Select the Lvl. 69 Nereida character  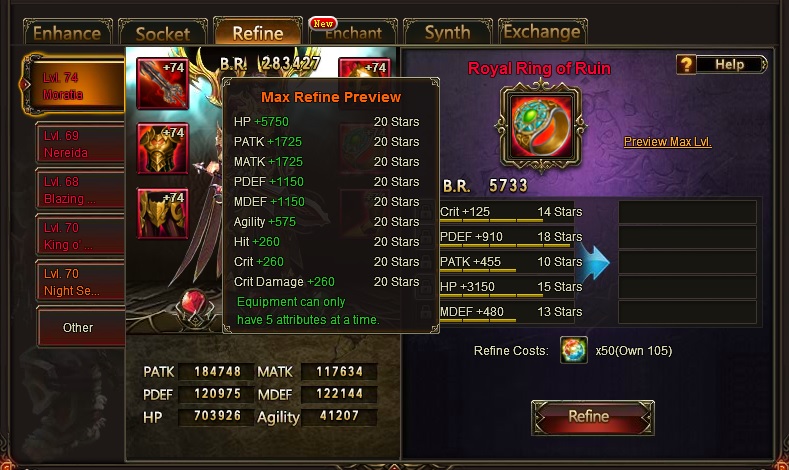click(x=80, y=145)
